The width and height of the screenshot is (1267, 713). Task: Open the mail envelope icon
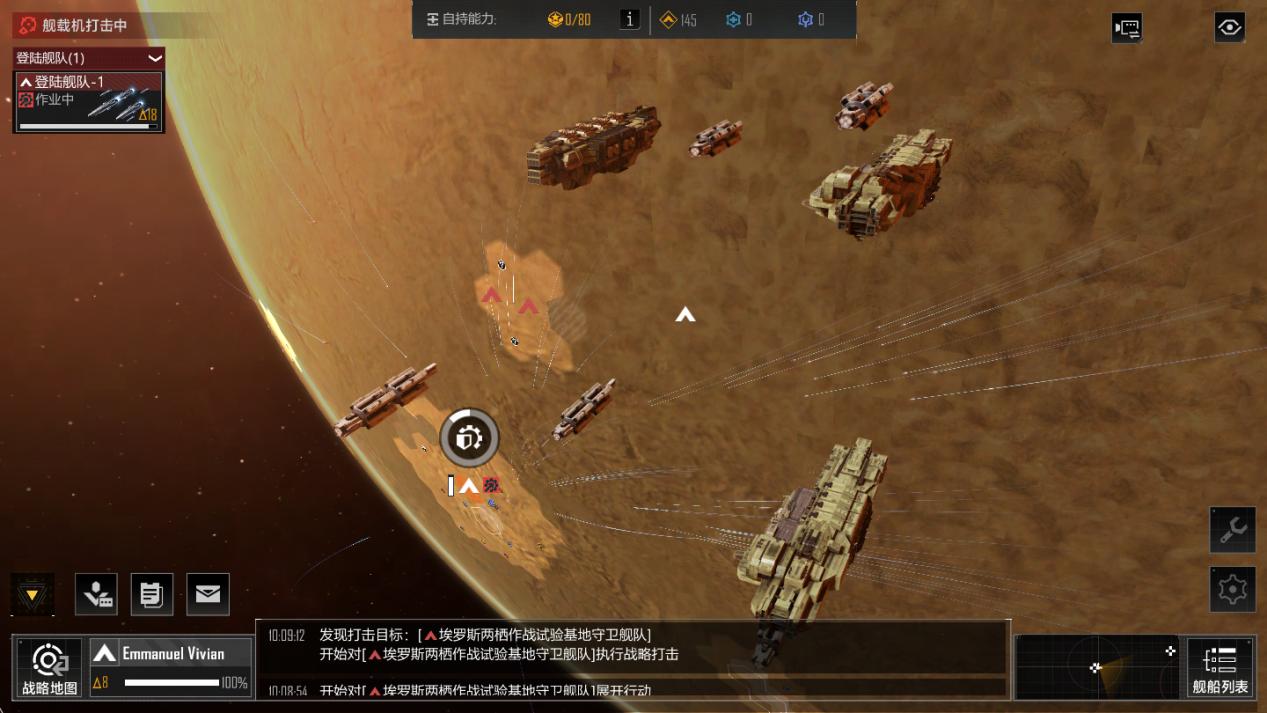click(x=207, y=594)
